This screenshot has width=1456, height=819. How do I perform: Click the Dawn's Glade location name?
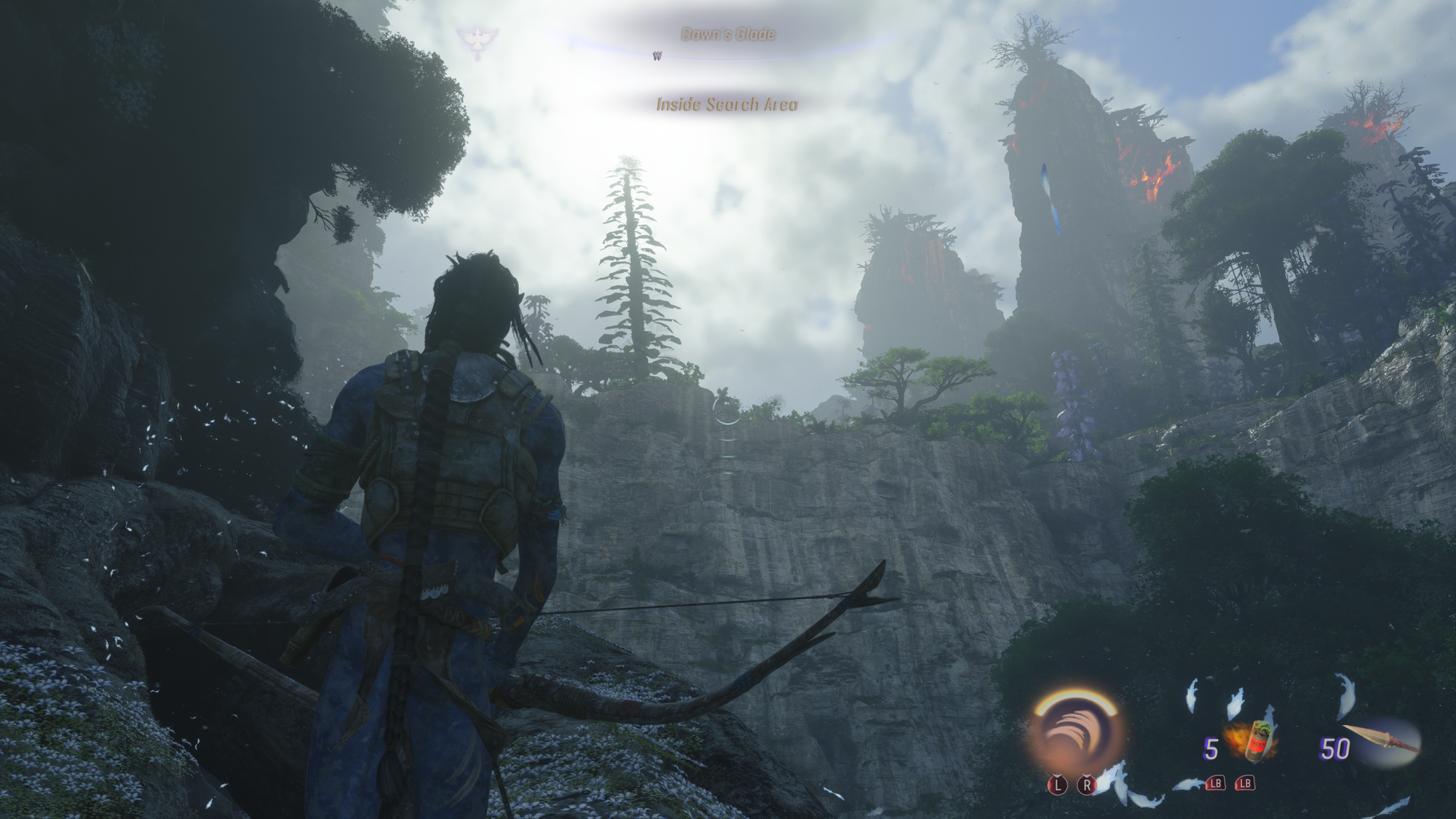(727, 34)
